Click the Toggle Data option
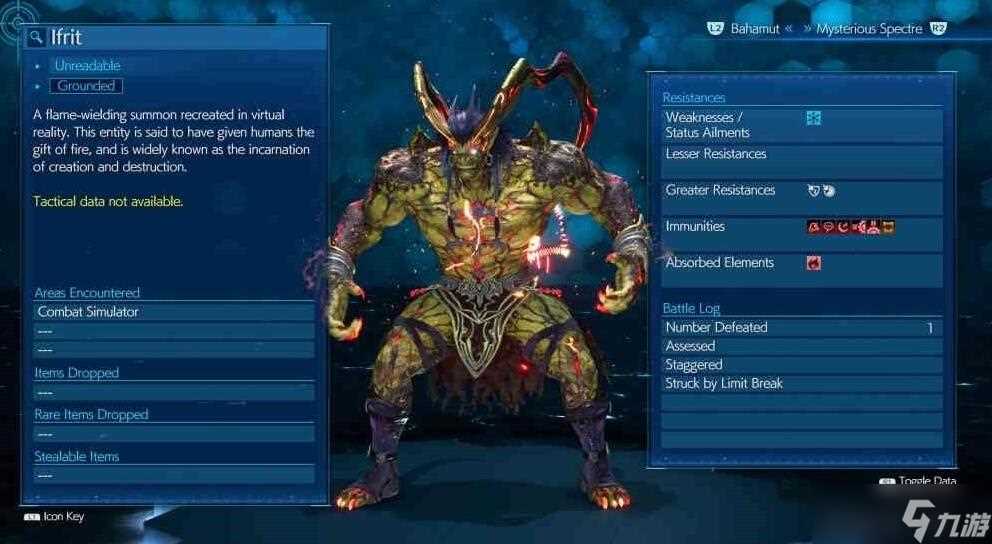 (x=920, y=481)
